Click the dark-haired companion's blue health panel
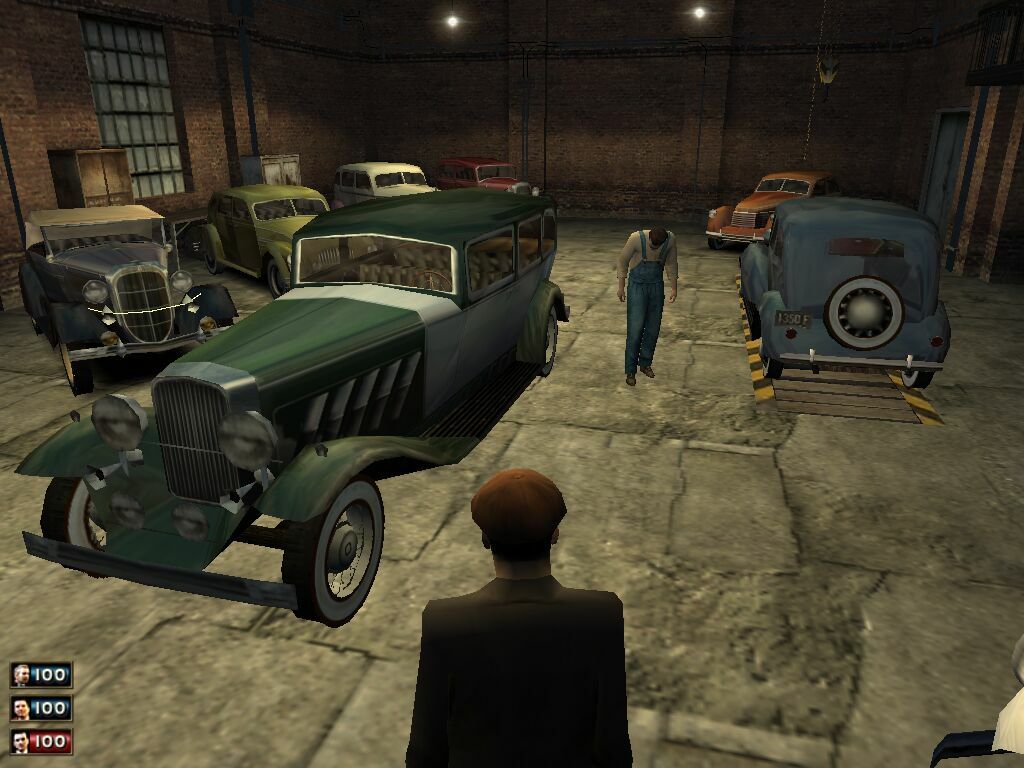This screenshot has width=1024, height=768. pos(51,709)
